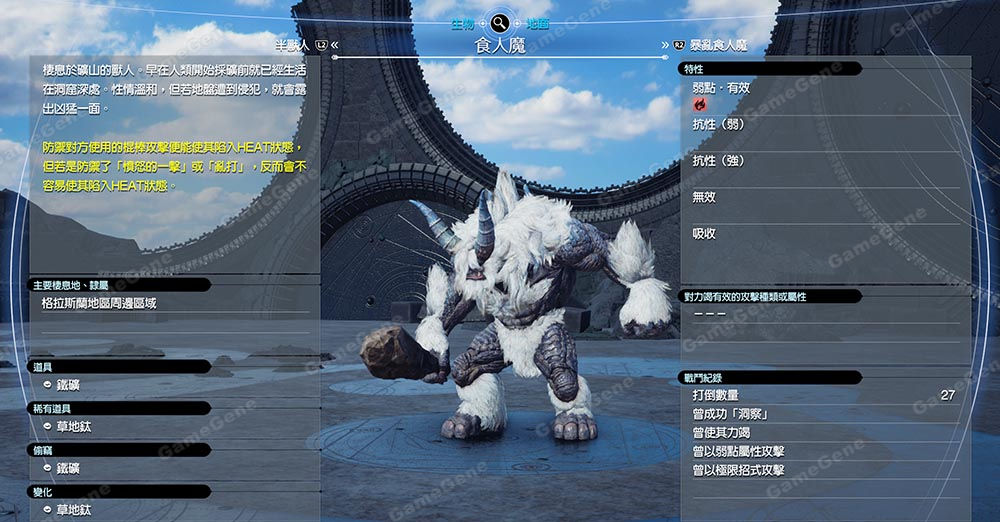Select the 草地鈦 entry under 稀有道具
Image resolution: width=1000 pixels, height=522 pixels.
click(x=73, y=426)
